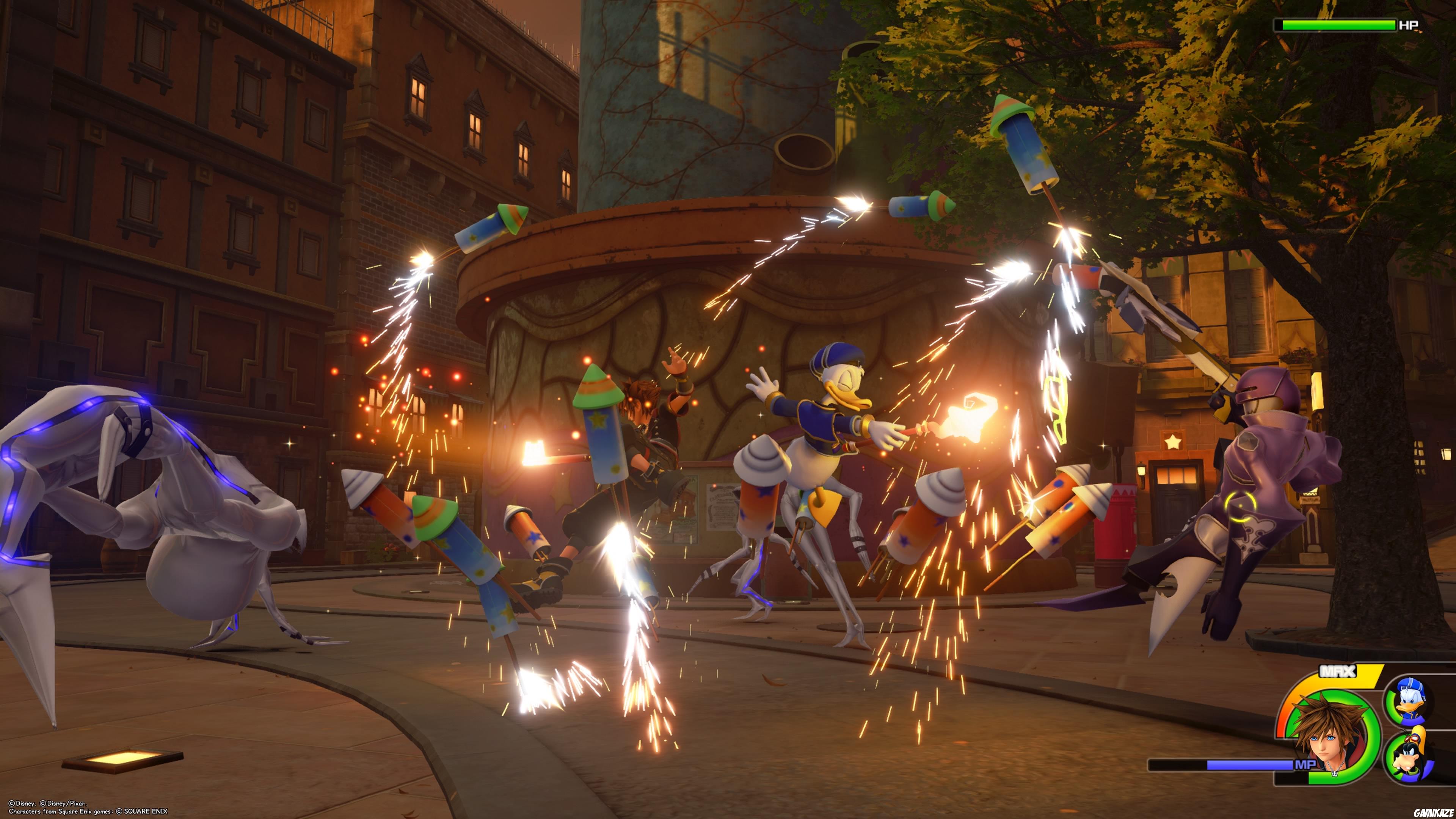Screen dimensions: 1456x819
Task: Click the MAX indicator on the command gauge
Action: pos(1338,671)
